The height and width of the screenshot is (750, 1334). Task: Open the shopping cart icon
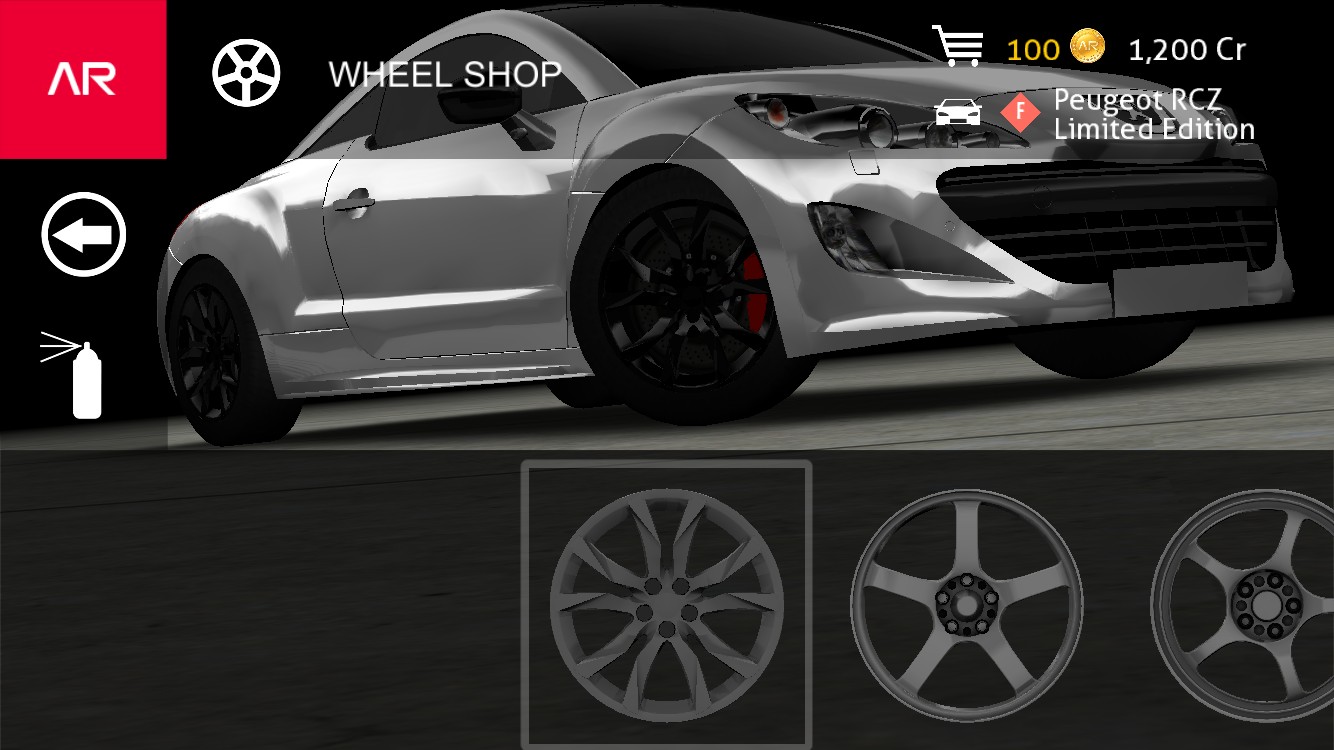pyautogui.click(x=956, y=46)
